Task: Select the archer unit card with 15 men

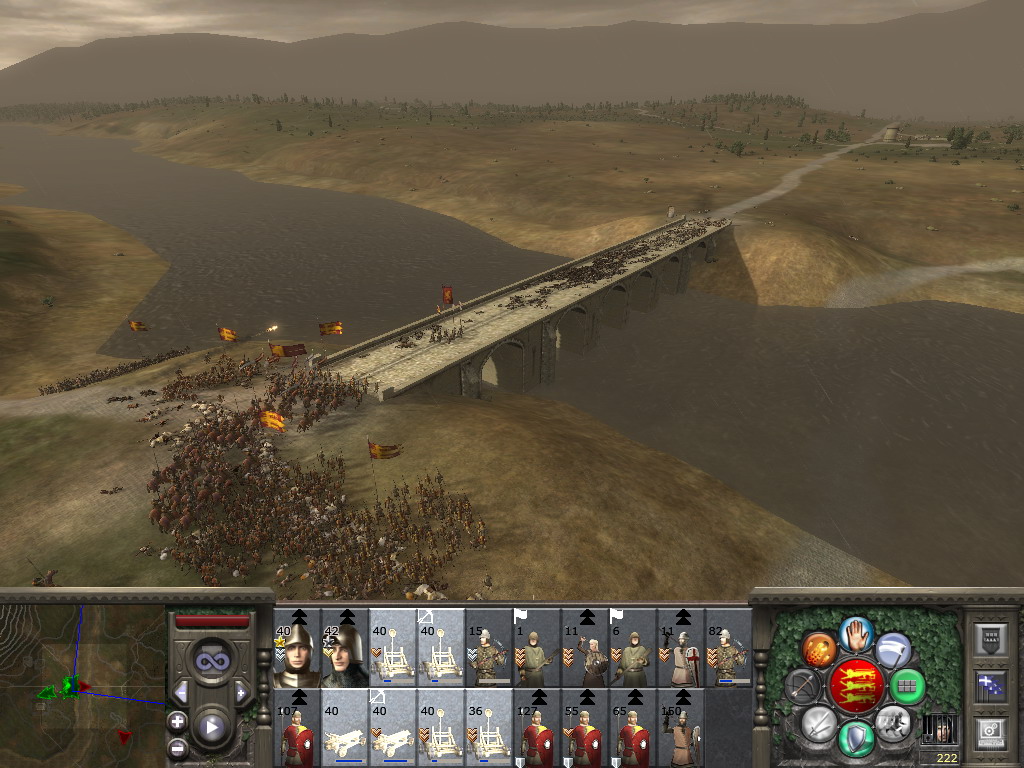Action: [x=488, y=648]
